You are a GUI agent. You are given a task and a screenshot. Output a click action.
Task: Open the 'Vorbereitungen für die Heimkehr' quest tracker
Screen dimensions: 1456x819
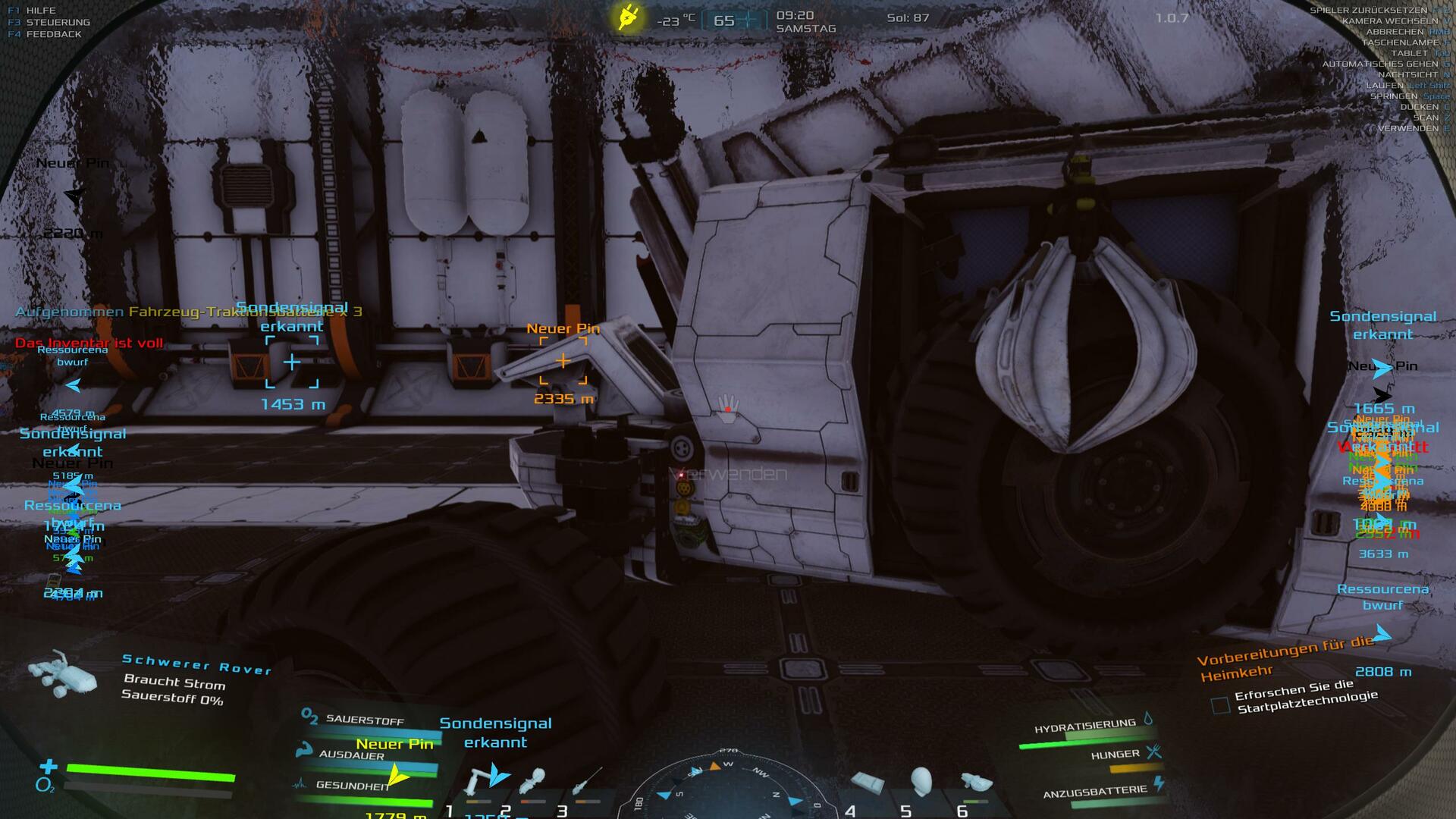click(x=1285, y=658)
